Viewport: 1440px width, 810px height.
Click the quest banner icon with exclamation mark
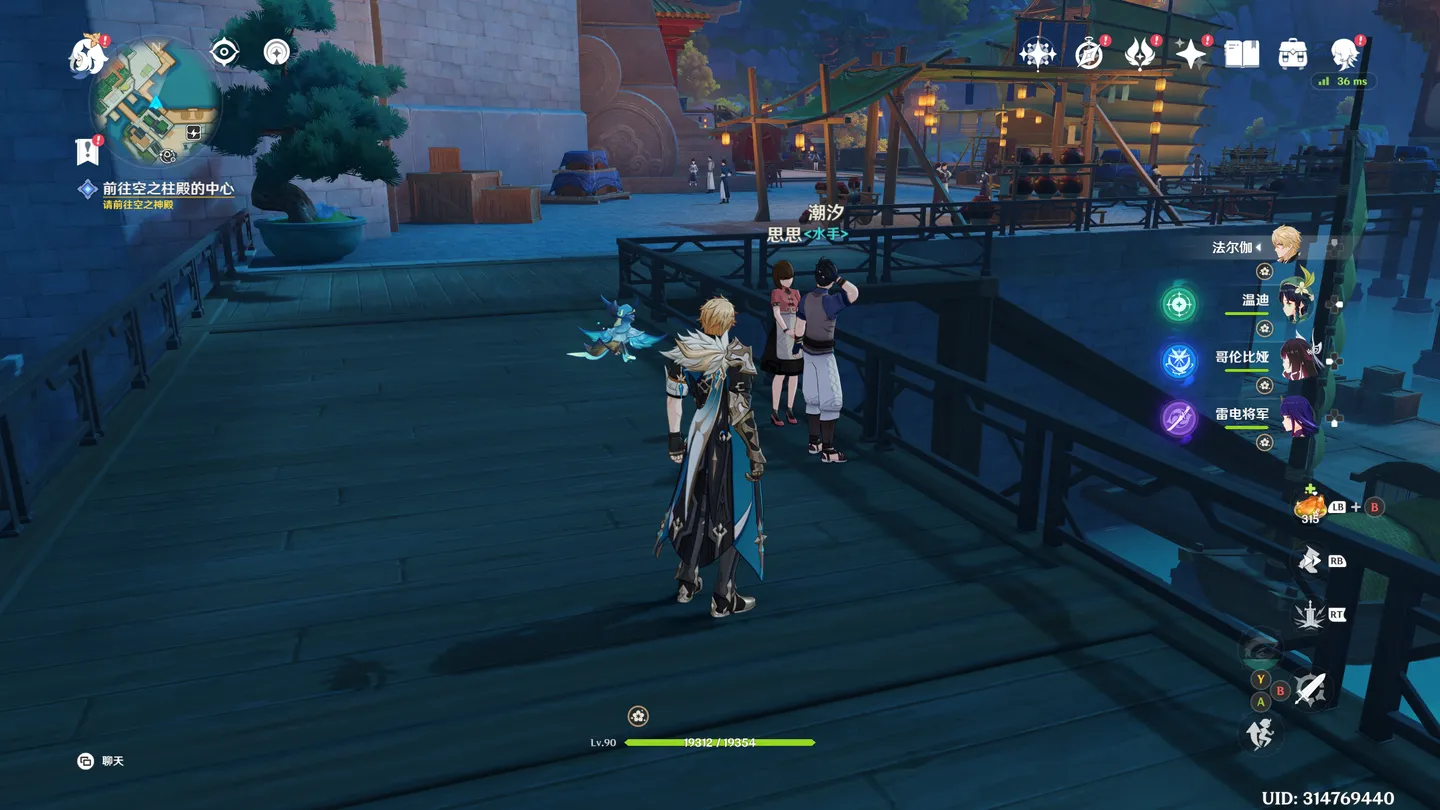click(88, 151)
